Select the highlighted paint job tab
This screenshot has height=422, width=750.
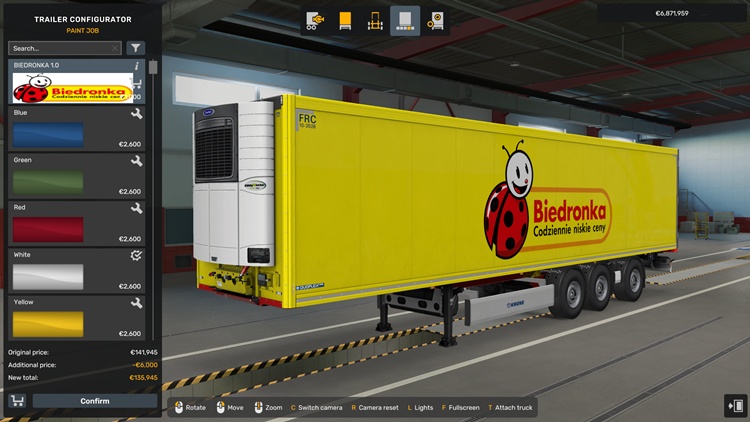pos(405,20)
